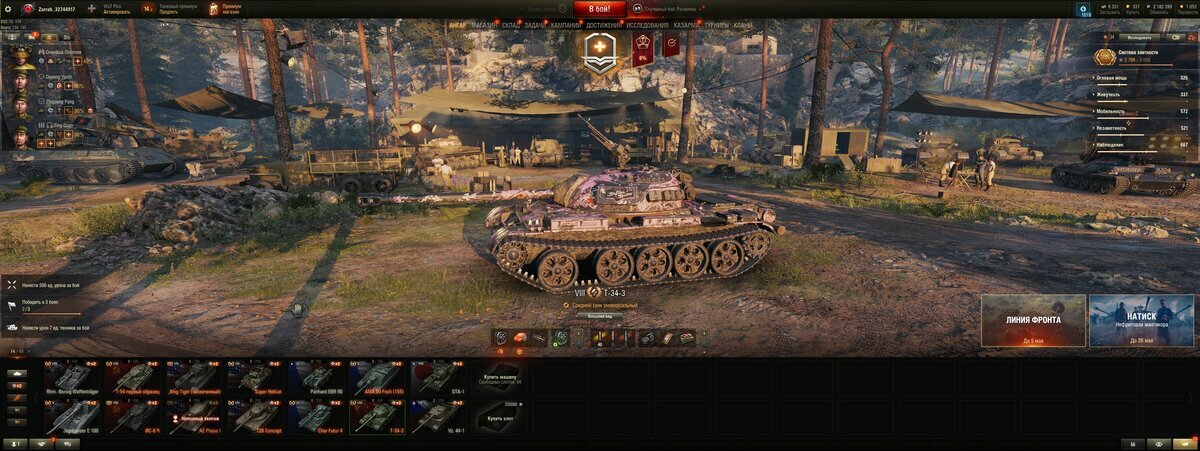Open the «ИССЛЕДОВАНИЯ» tab
Viewport: 1200px width, 451px height.
647,25
